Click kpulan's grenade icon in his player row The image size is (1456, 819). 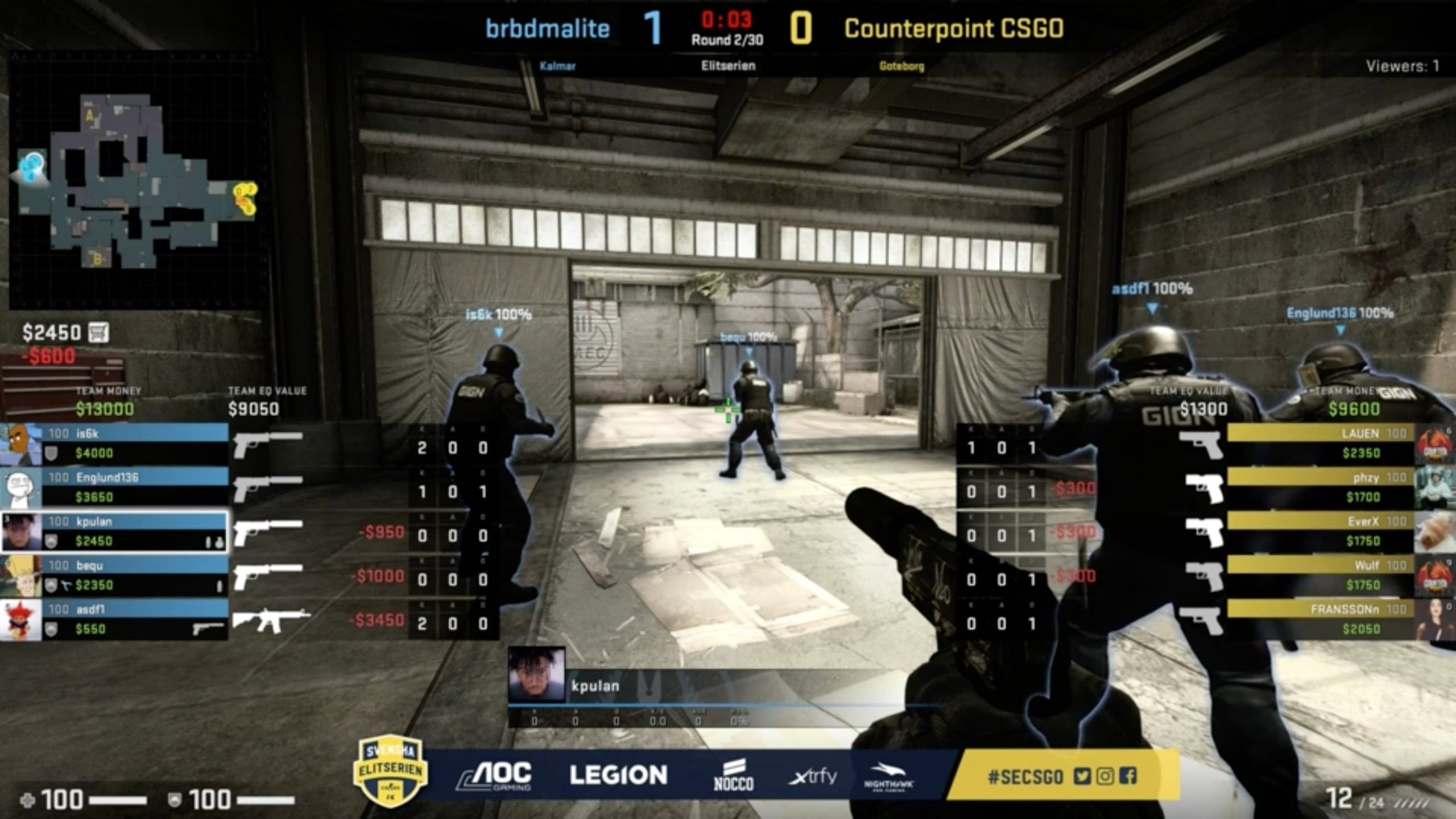[x=220, y=542]
